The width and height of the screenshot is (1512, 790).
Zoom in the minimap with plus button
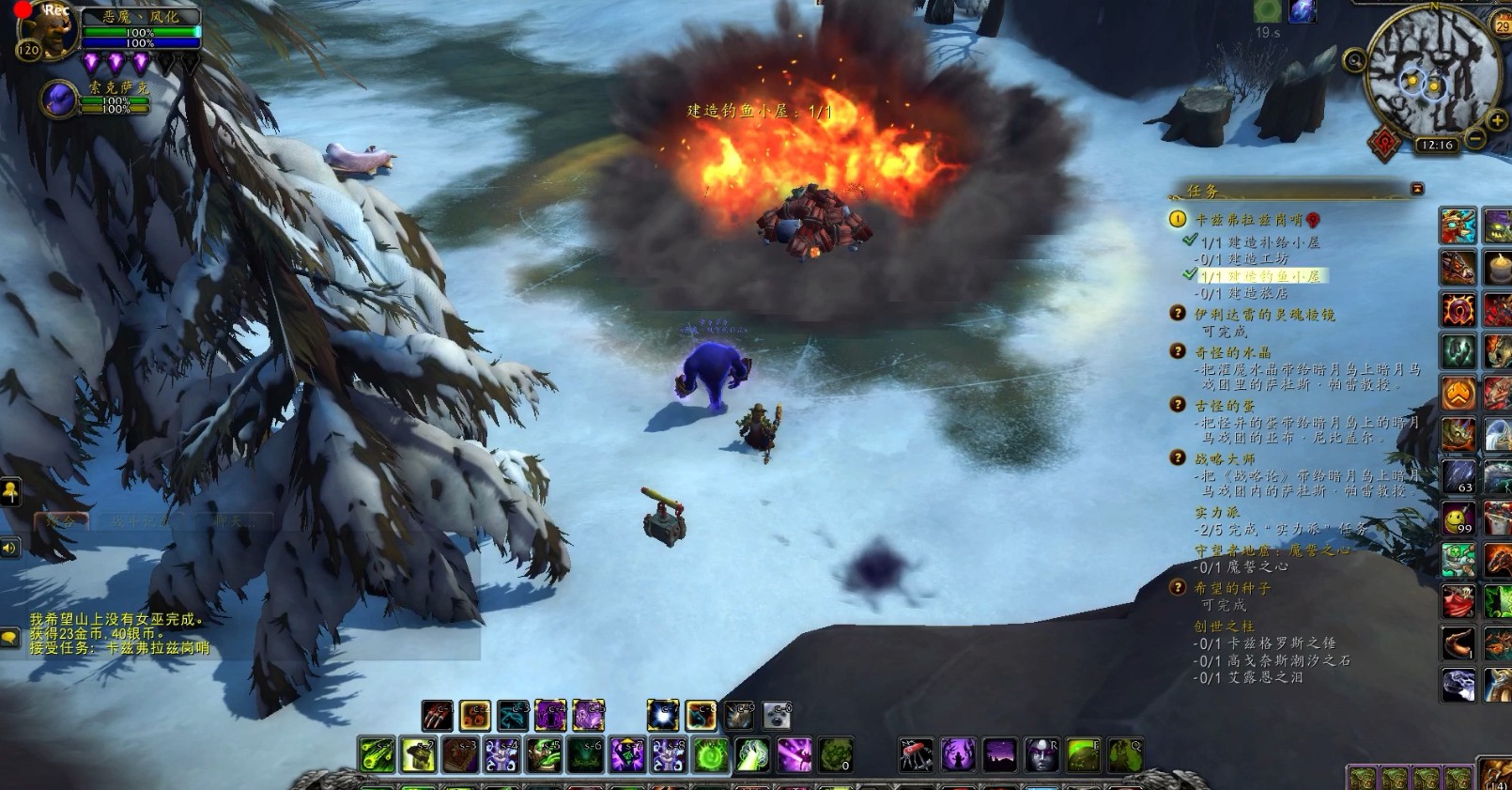tap(1497, 120)
